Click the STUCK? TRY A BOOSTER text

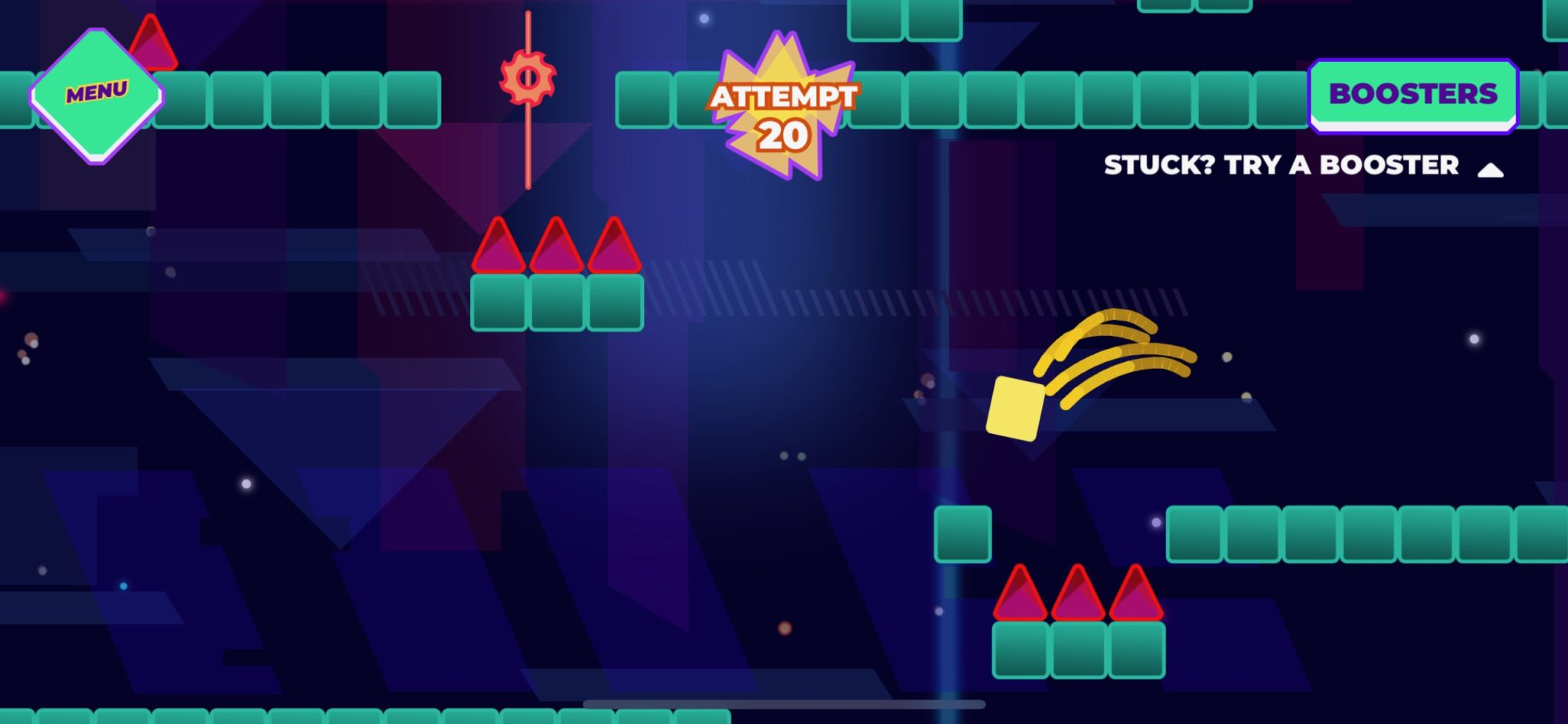point(1280,165)
